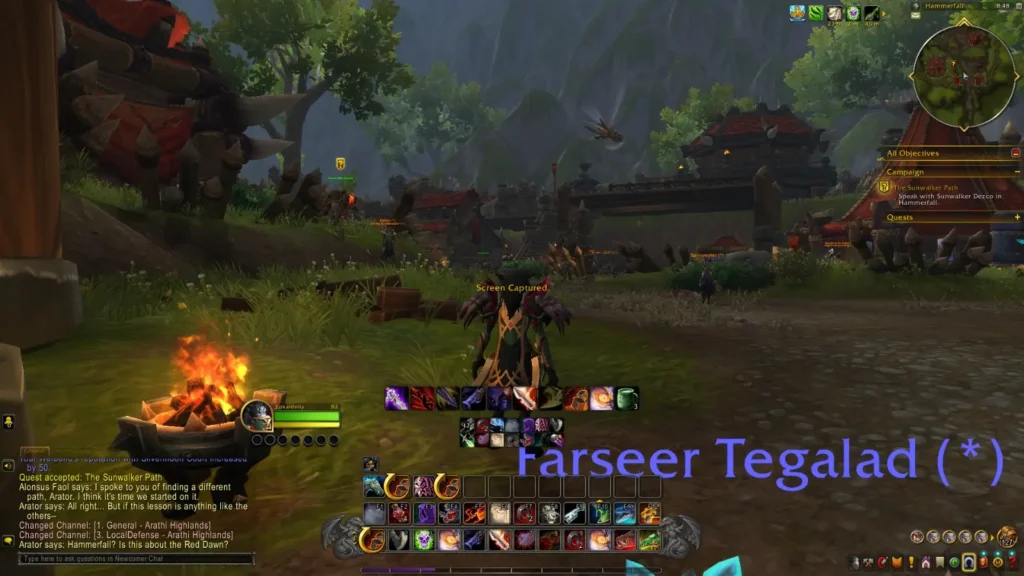Open the crossed hammers professions button
Viewport: 1024px width, 576px height.
pyautogui.click(x=869, y=561)
